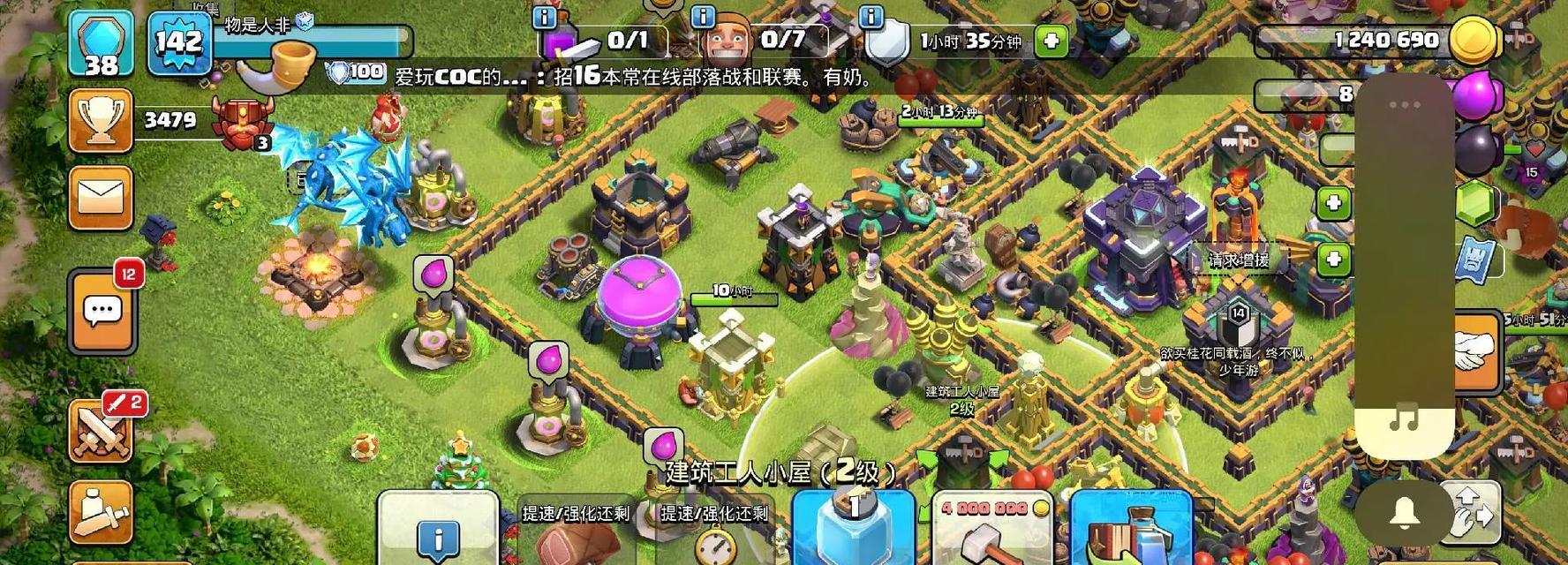Open the army overview button
The height and width of the screenshot is (565, 1568).
(101, 512)
